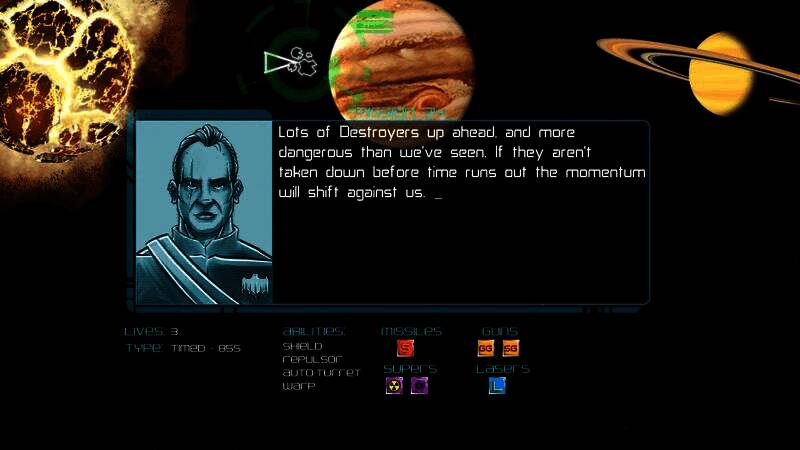Select the purple square super weapon icon
Viewport: 800px width, 450px height.
point(419,385)
